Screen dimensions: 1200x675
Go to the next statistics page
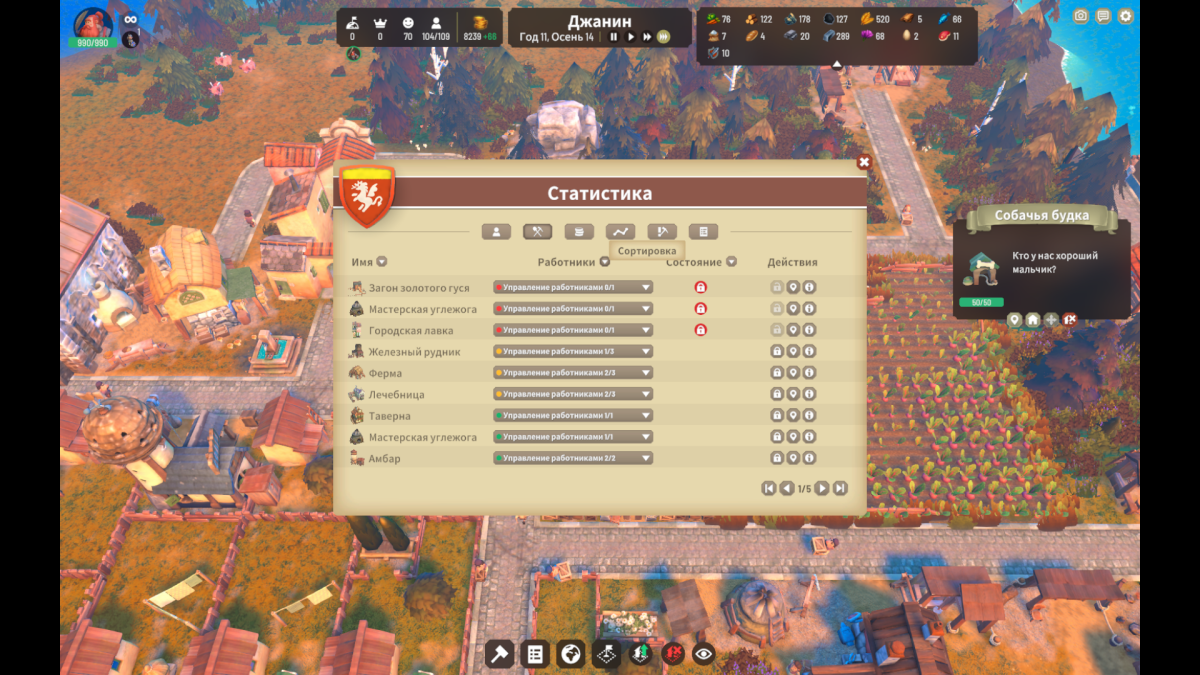(x=822, y=488)
